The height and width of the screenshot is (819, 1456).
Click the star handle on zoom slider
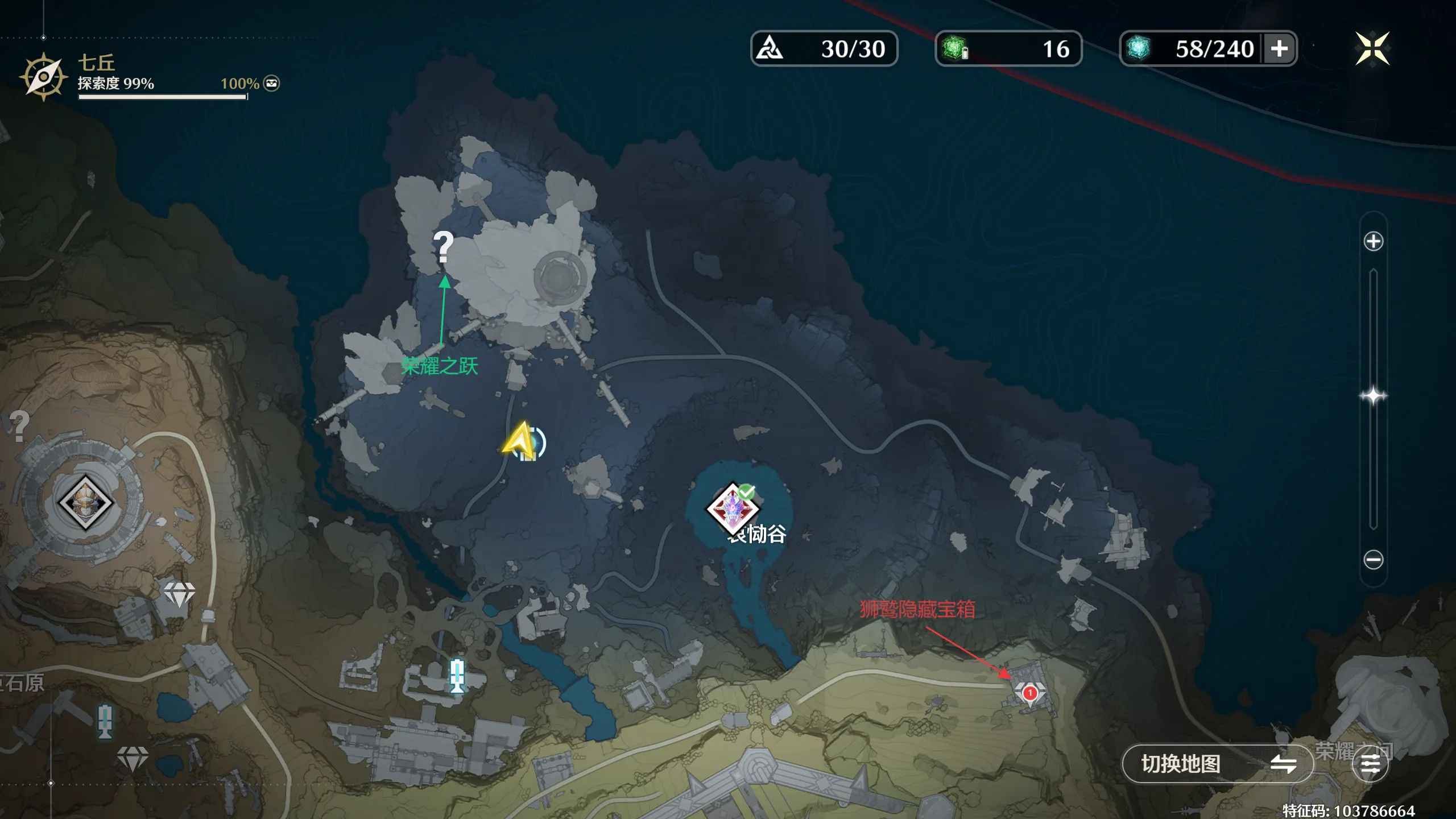pos(1373,396)
